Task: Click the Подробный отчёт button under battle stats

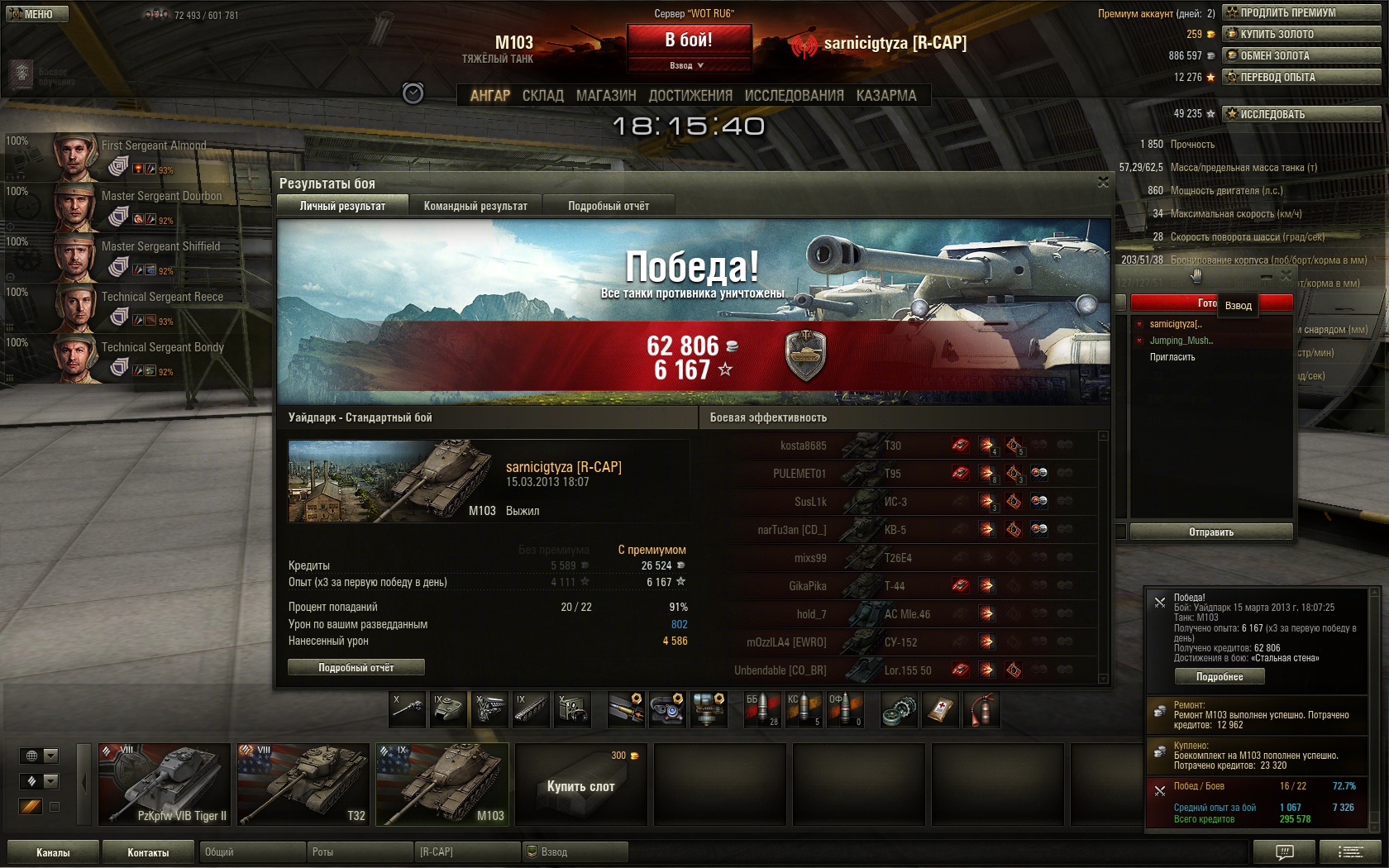Action: click(x=356, y=667)
